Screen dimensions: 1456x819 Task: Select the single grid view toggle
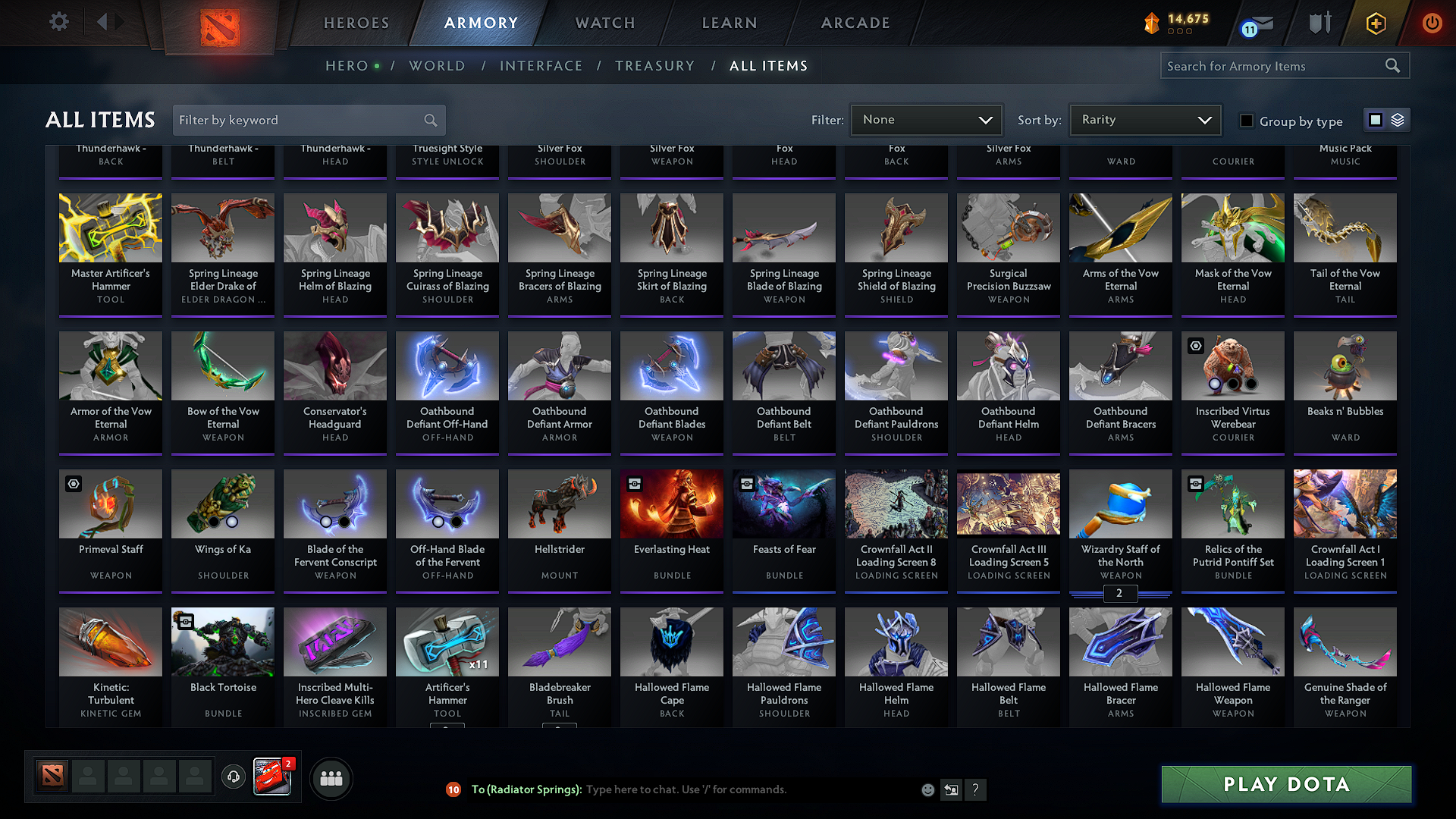pos(1376,120)
